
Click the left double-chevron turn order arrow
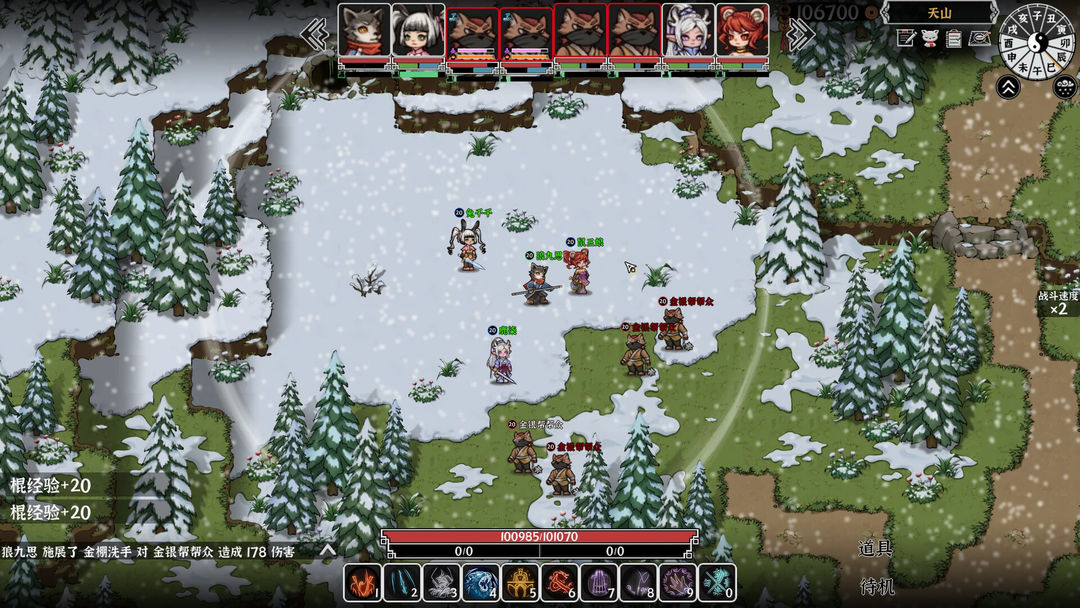point(315,34)
